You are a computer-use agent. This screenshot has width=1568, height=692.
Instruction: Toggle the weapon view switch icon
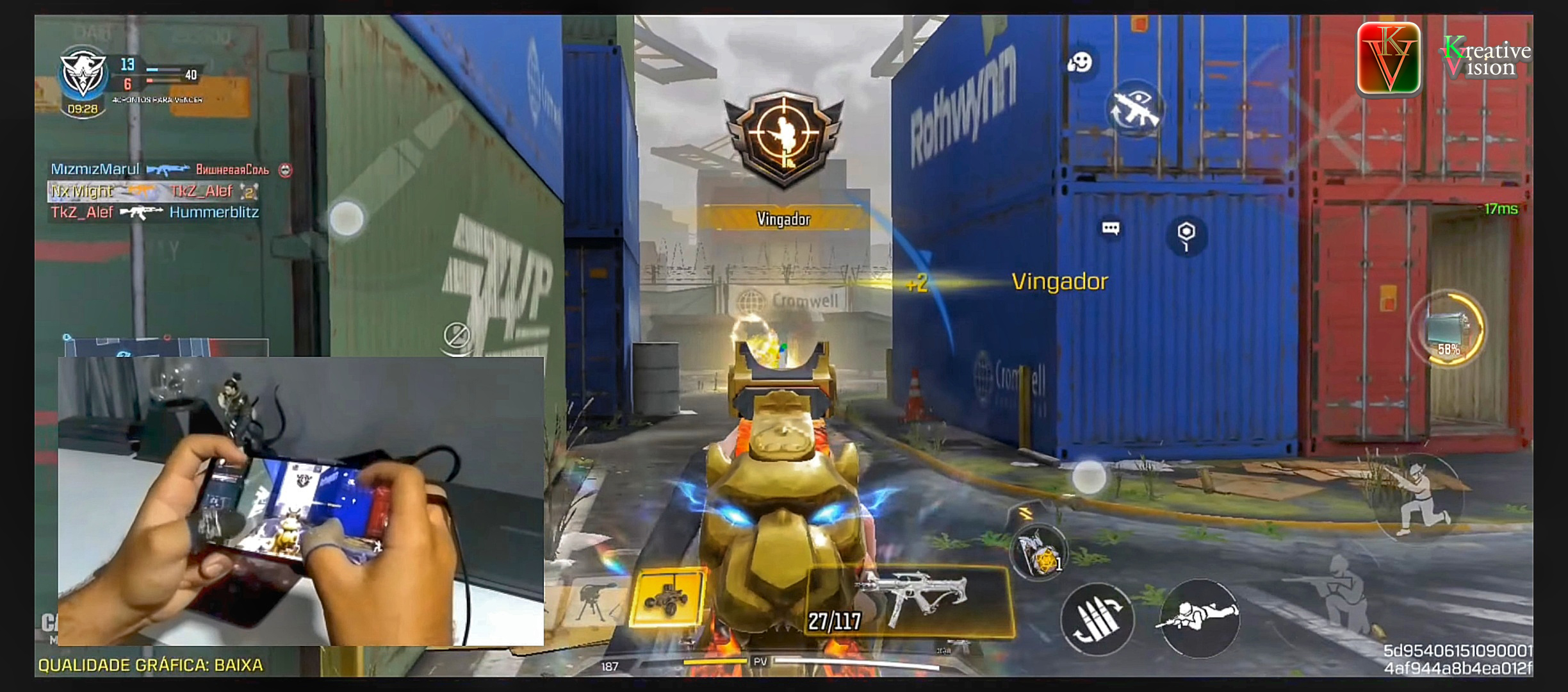(1134, 109)
